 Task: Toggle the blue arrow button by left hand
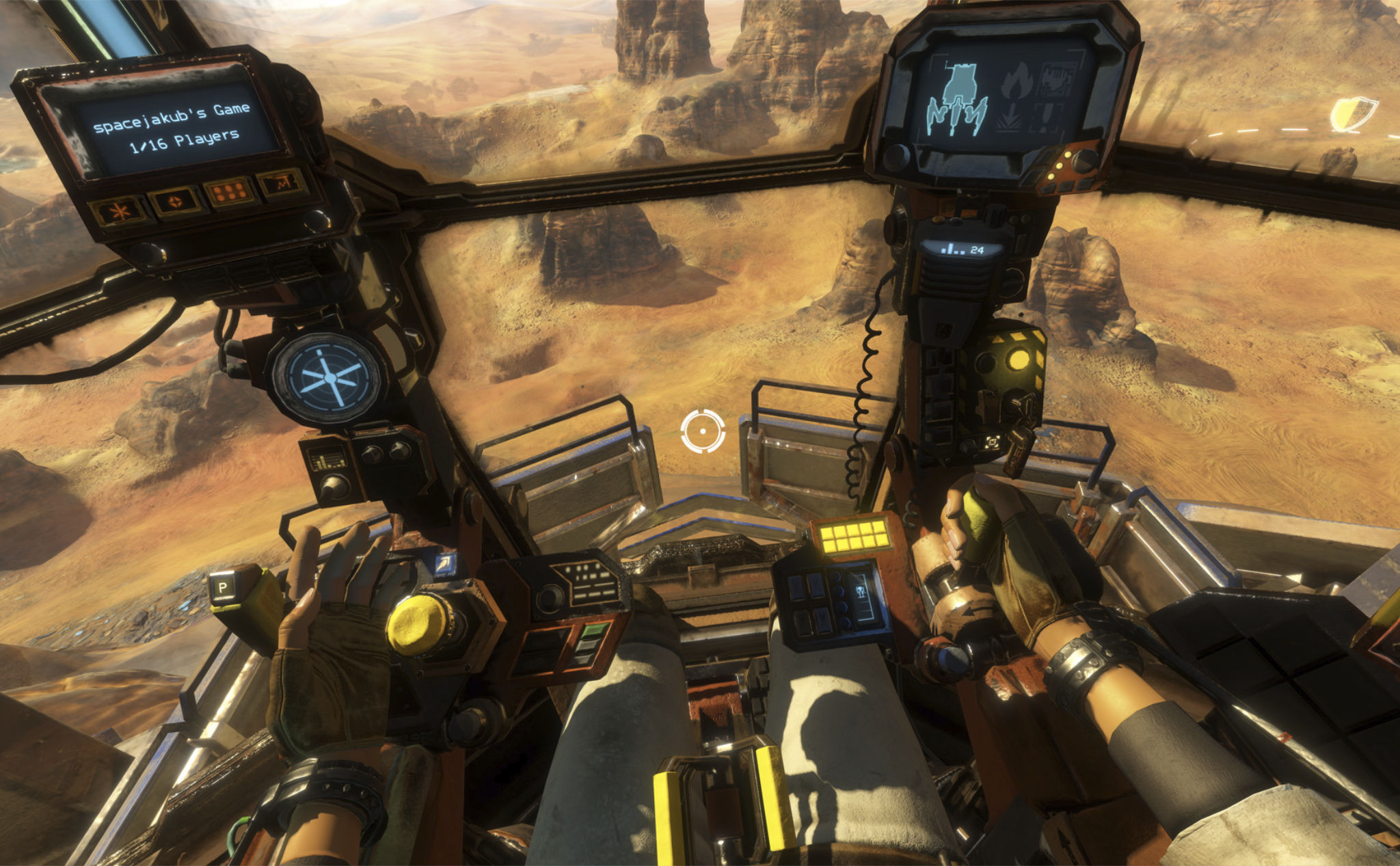tap(444, 564)
